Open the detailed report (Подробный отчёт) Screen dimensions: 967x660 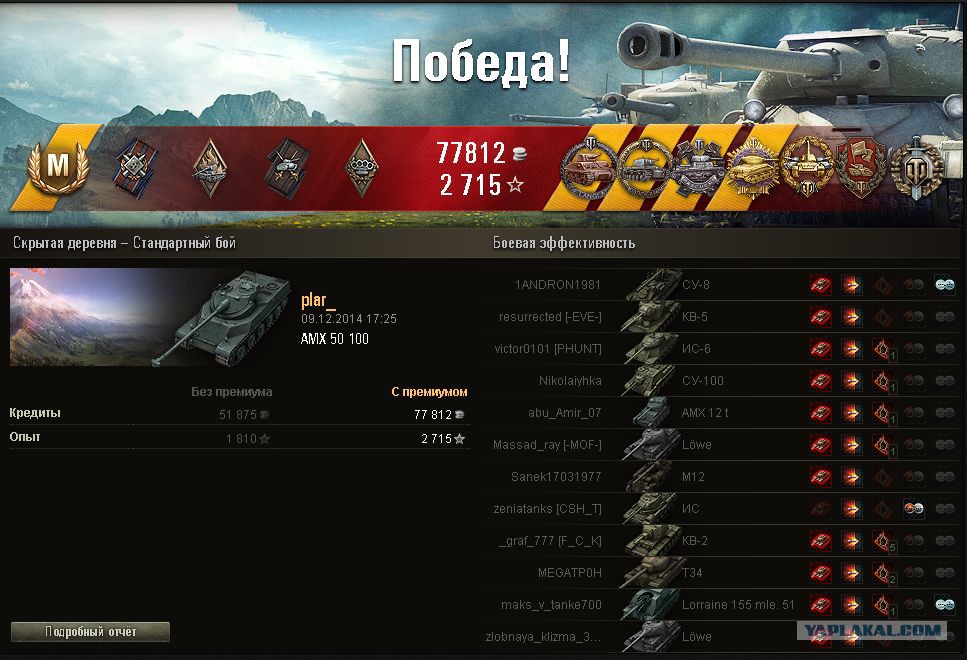click(90, 632)
